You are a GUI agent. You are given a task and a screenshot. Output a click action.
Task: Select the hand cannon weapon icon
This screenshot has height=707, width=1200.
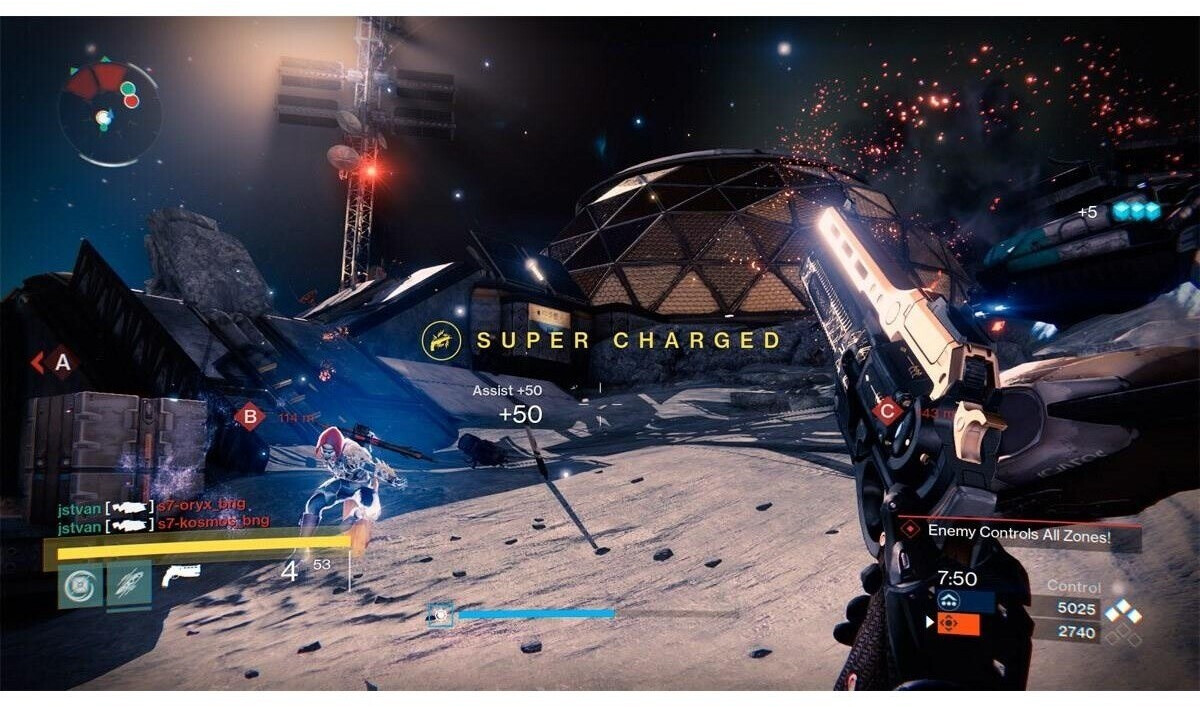tap(181, 575)
